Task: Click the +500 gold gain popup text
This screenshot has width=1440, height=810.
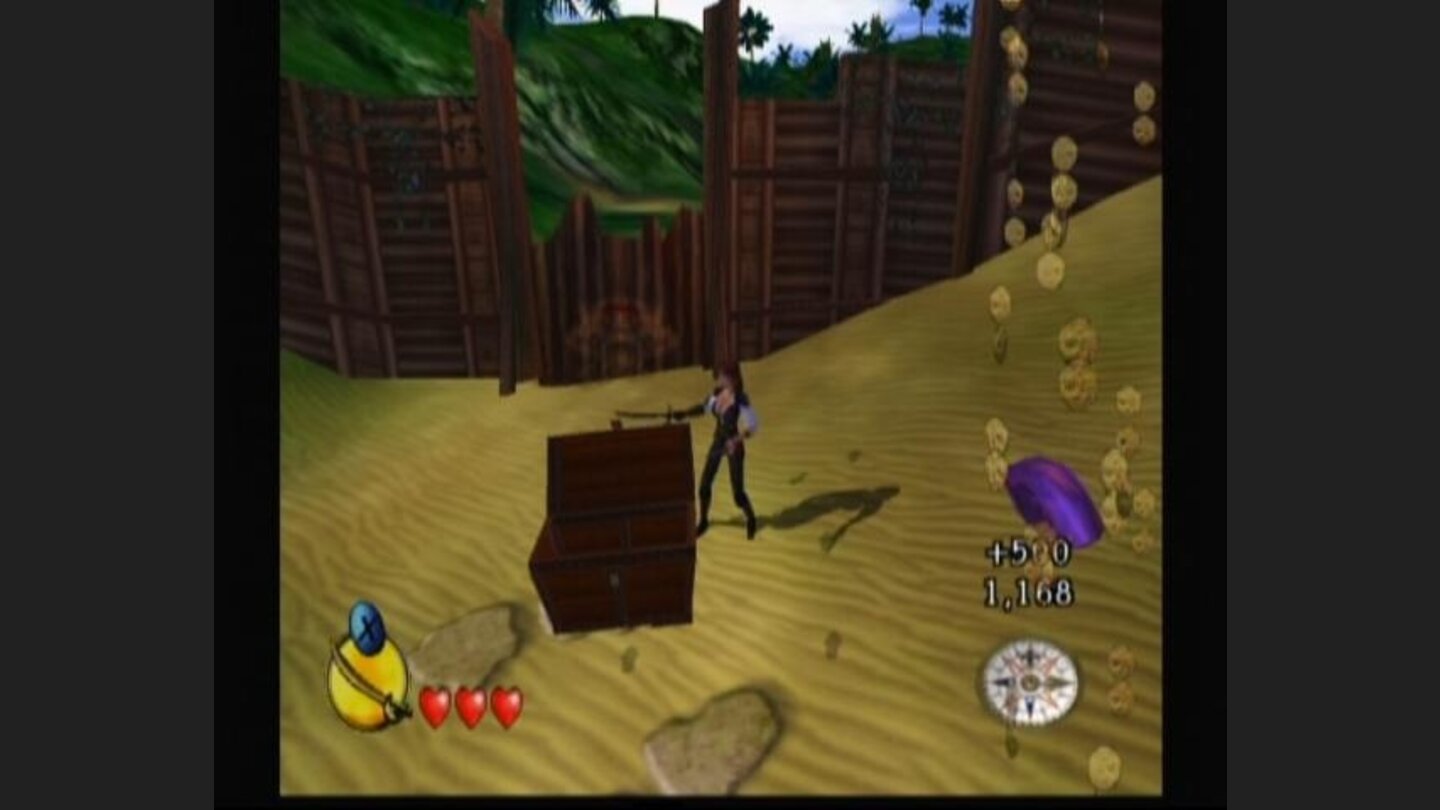Action: [x=1027, y=549]
